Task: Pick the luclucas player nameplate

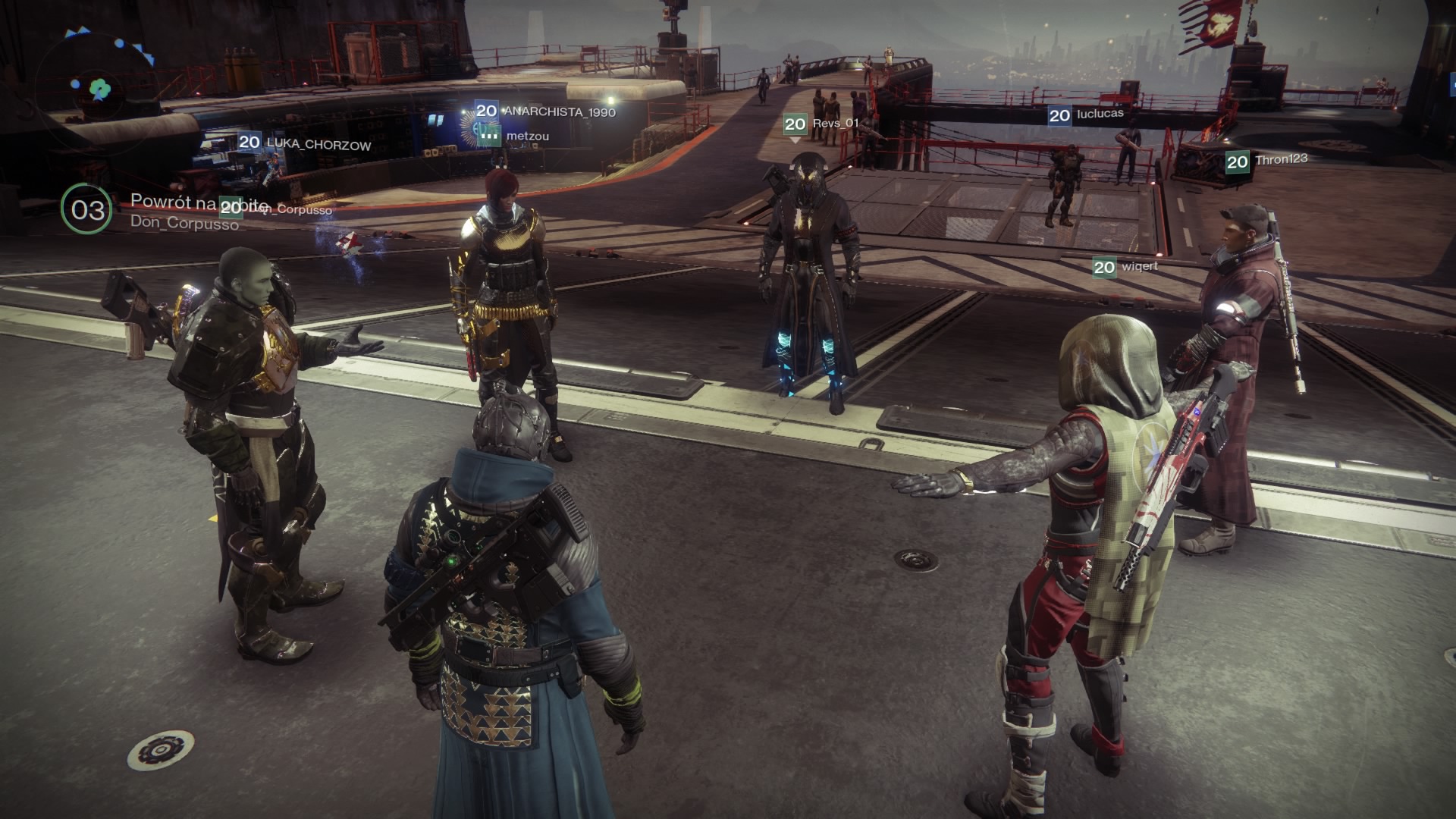Action: [1086, 115]
